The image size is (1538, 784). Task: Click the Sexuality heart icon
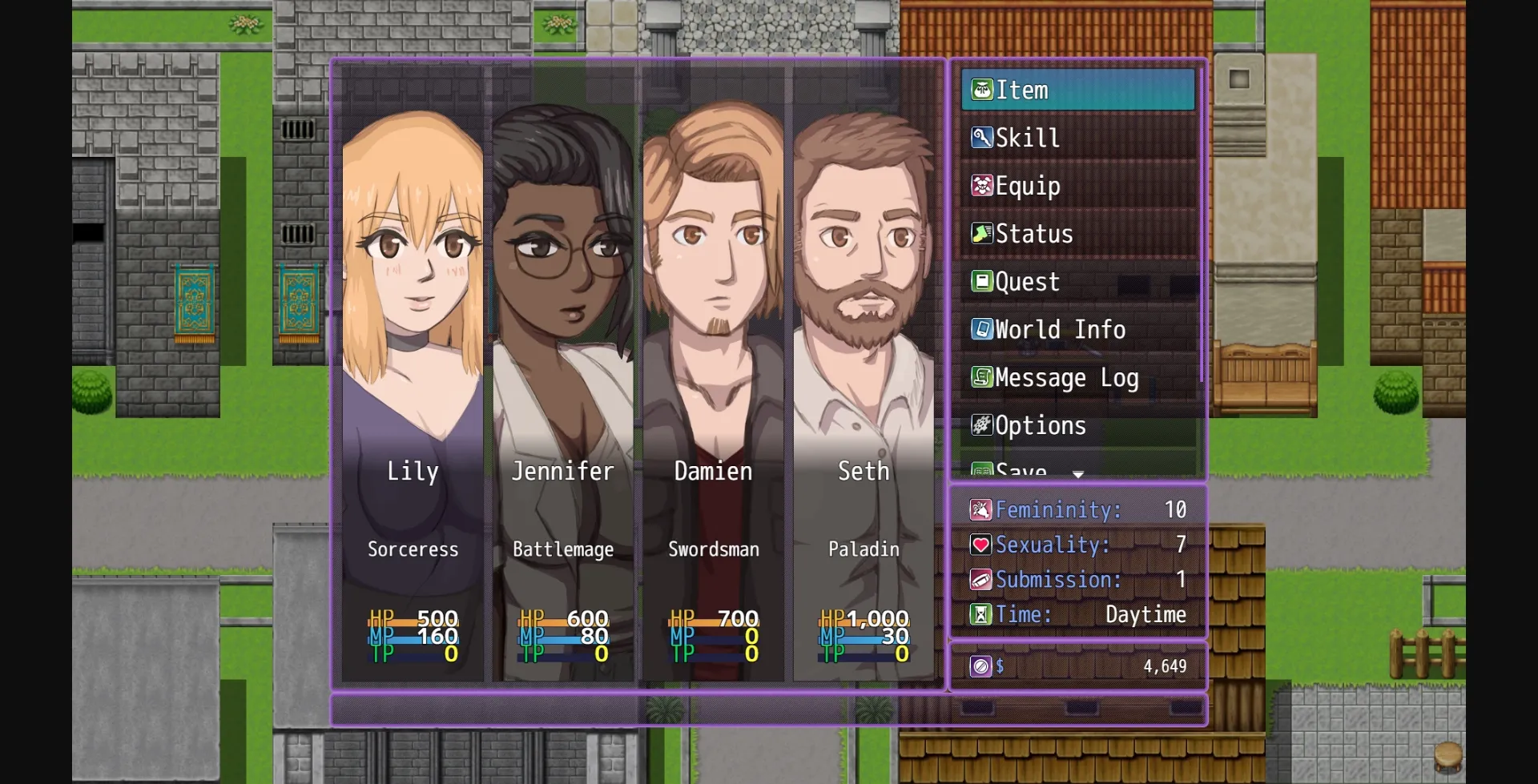[980, 545]
